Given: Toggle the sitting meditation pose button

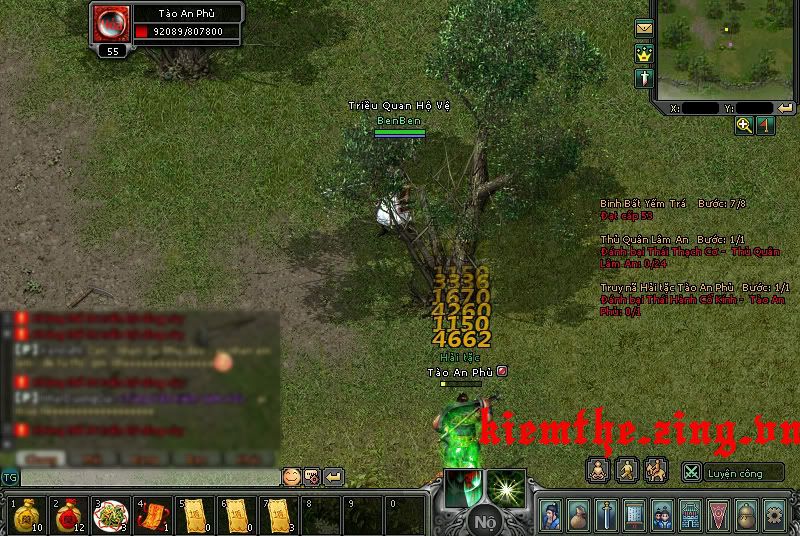Looking at the screenshot, I should [597, 469].
